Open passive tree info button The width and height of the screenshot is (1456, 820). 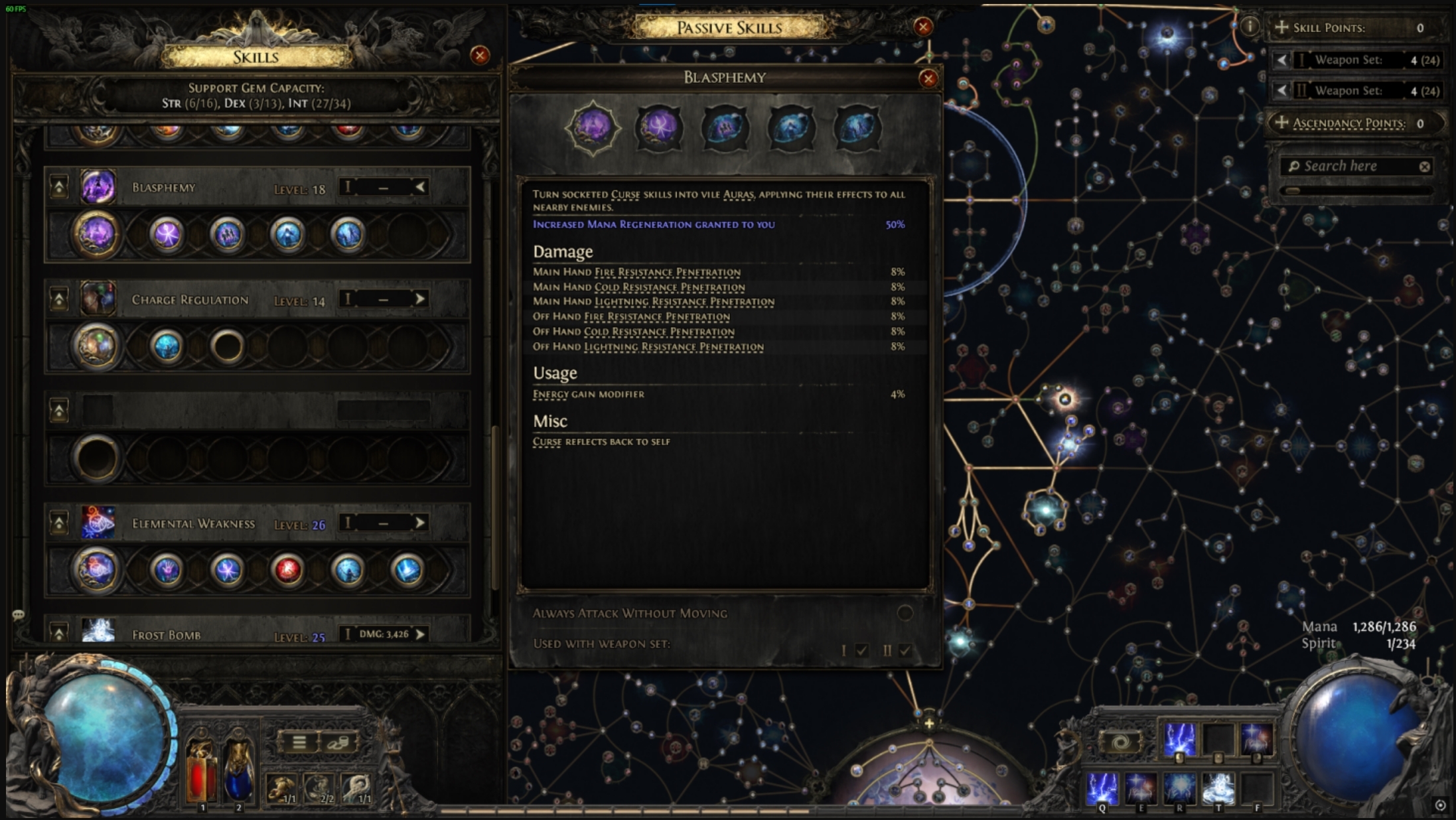pos(1250,27)
